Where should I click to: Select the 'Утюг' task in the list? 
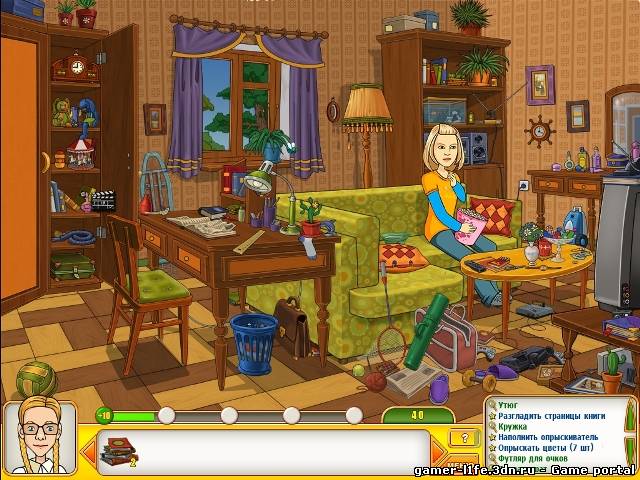click(x=507, y=405)
